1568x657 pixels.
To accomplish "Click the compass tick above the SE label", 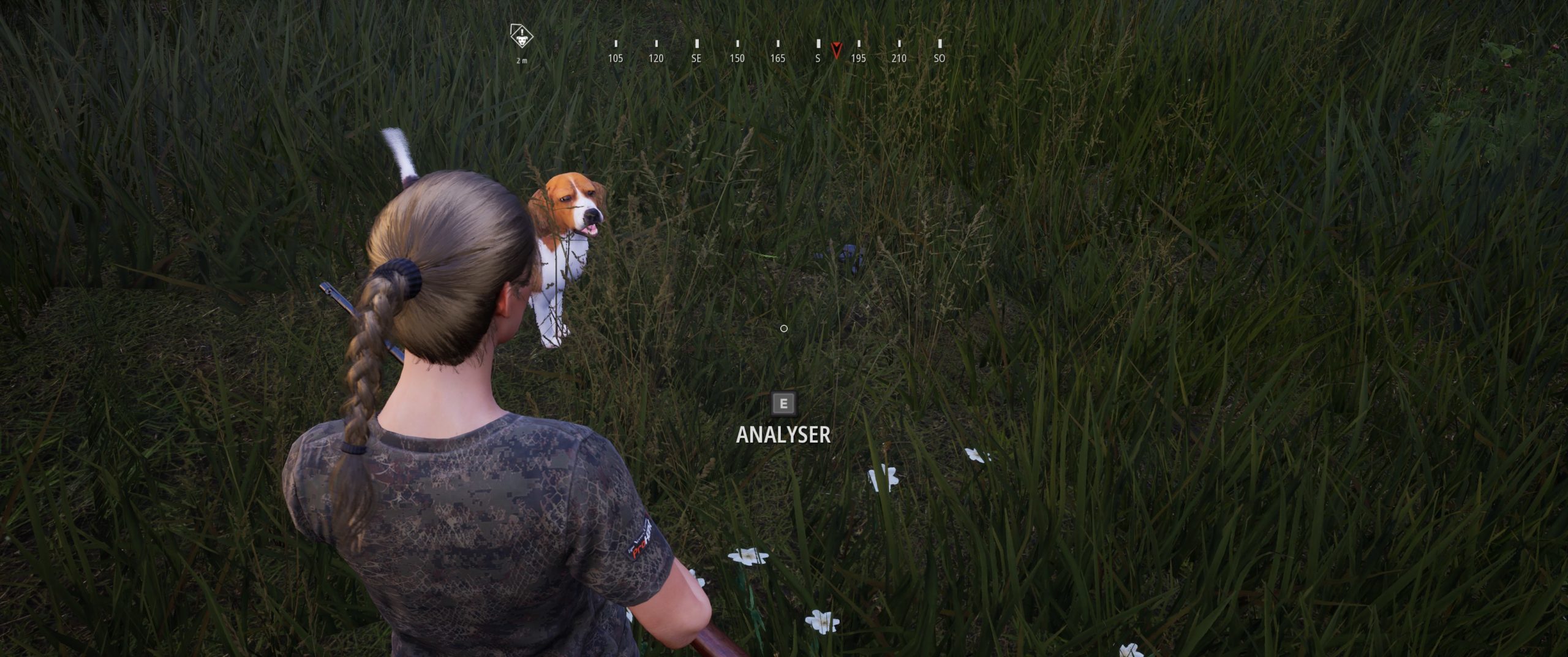I will (696, 43).
